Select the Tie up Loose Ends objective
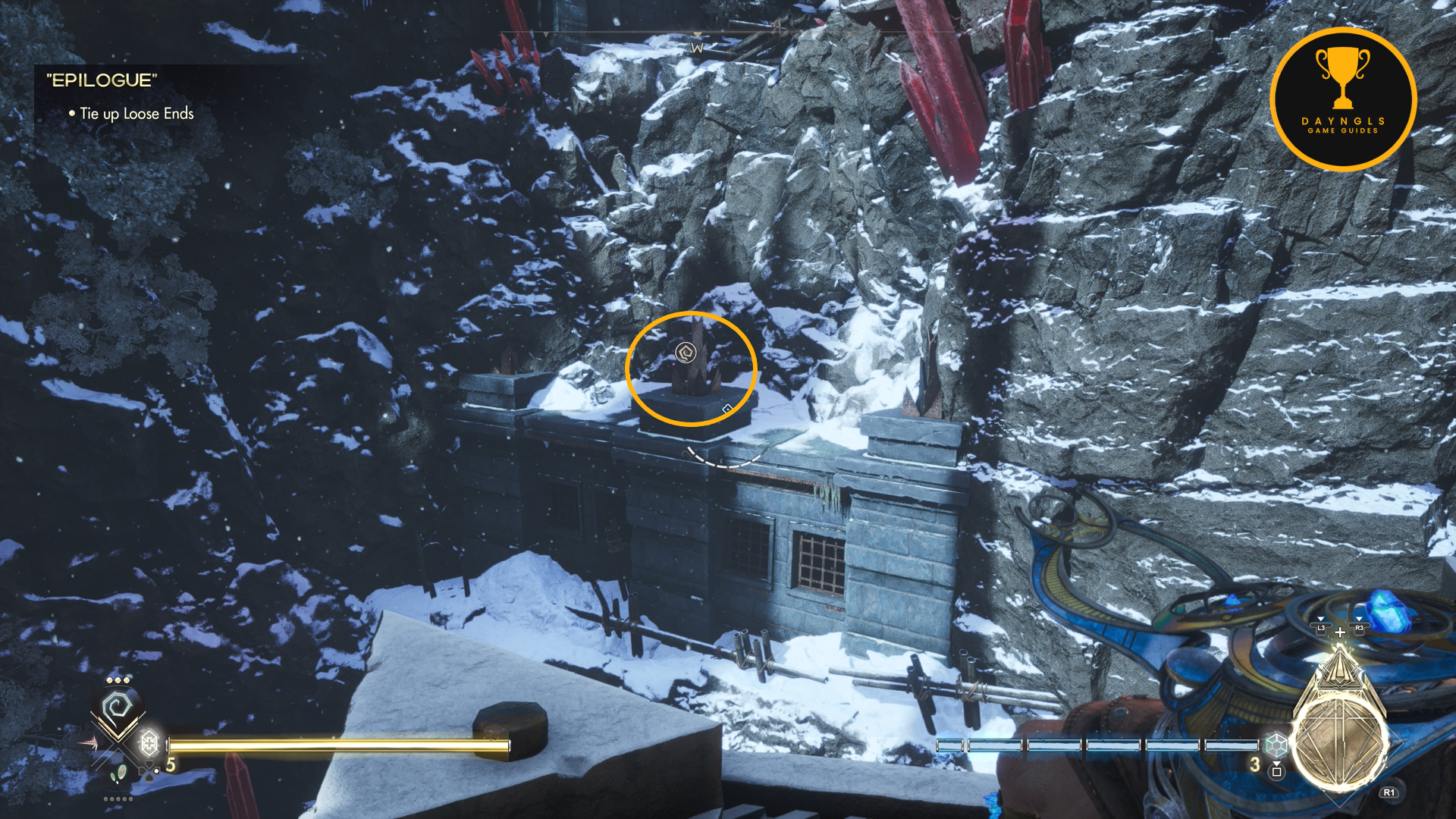The width and height of the screenshot is (1456, 819). 136,114
